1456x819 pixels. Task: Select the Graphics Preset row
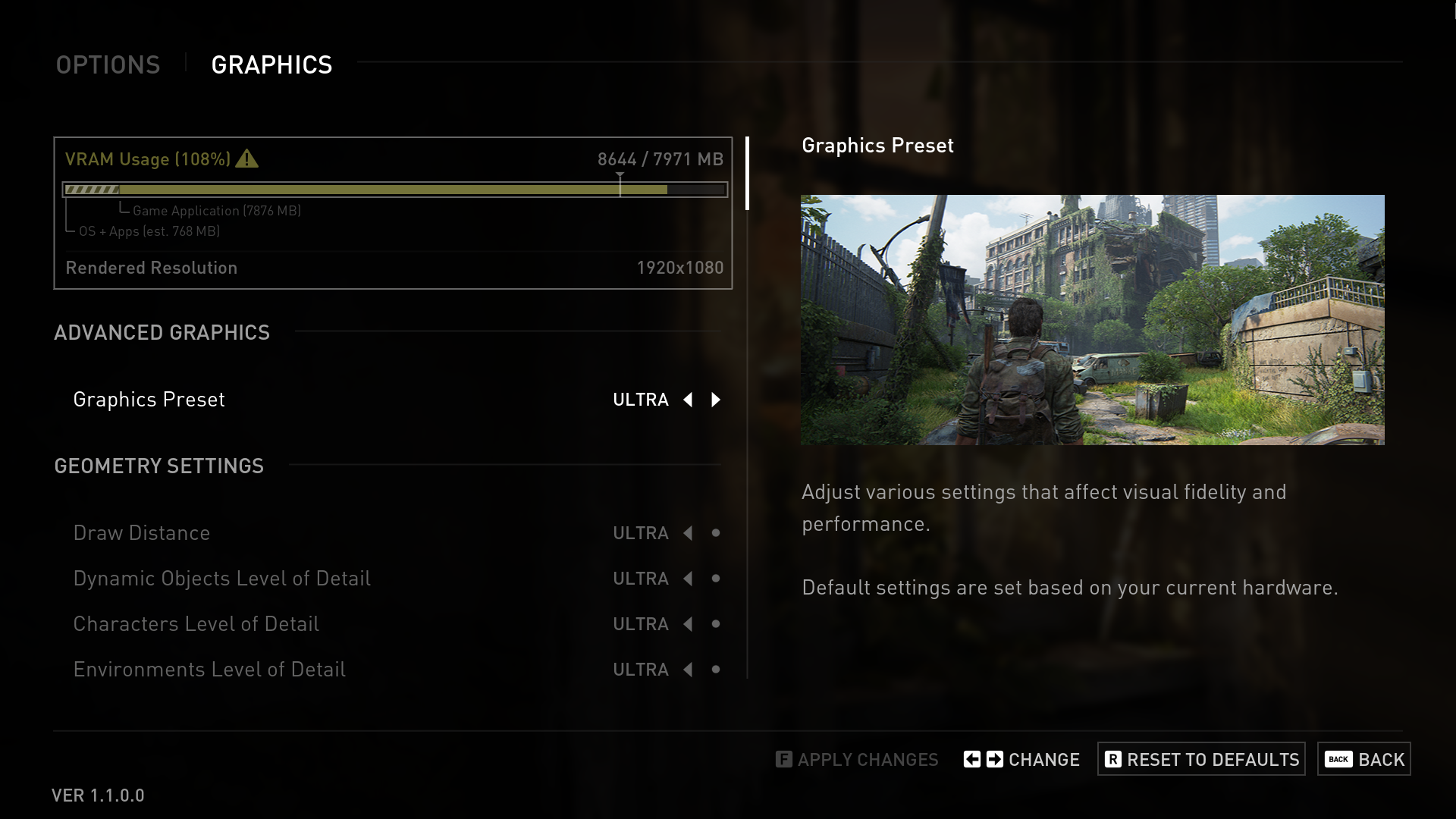149,400
